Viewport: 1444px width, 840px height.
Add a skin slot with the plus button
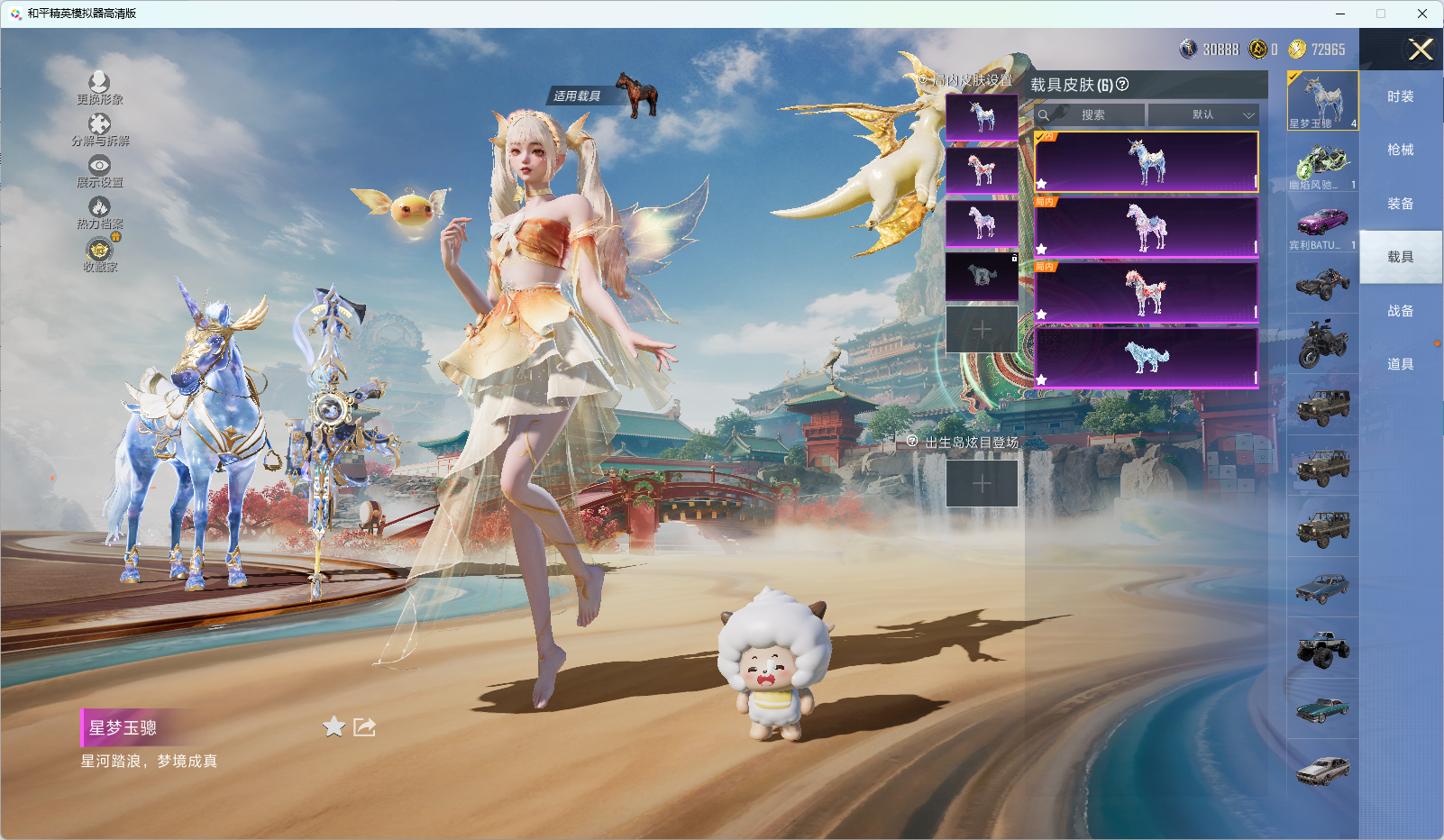coord(982,329)
